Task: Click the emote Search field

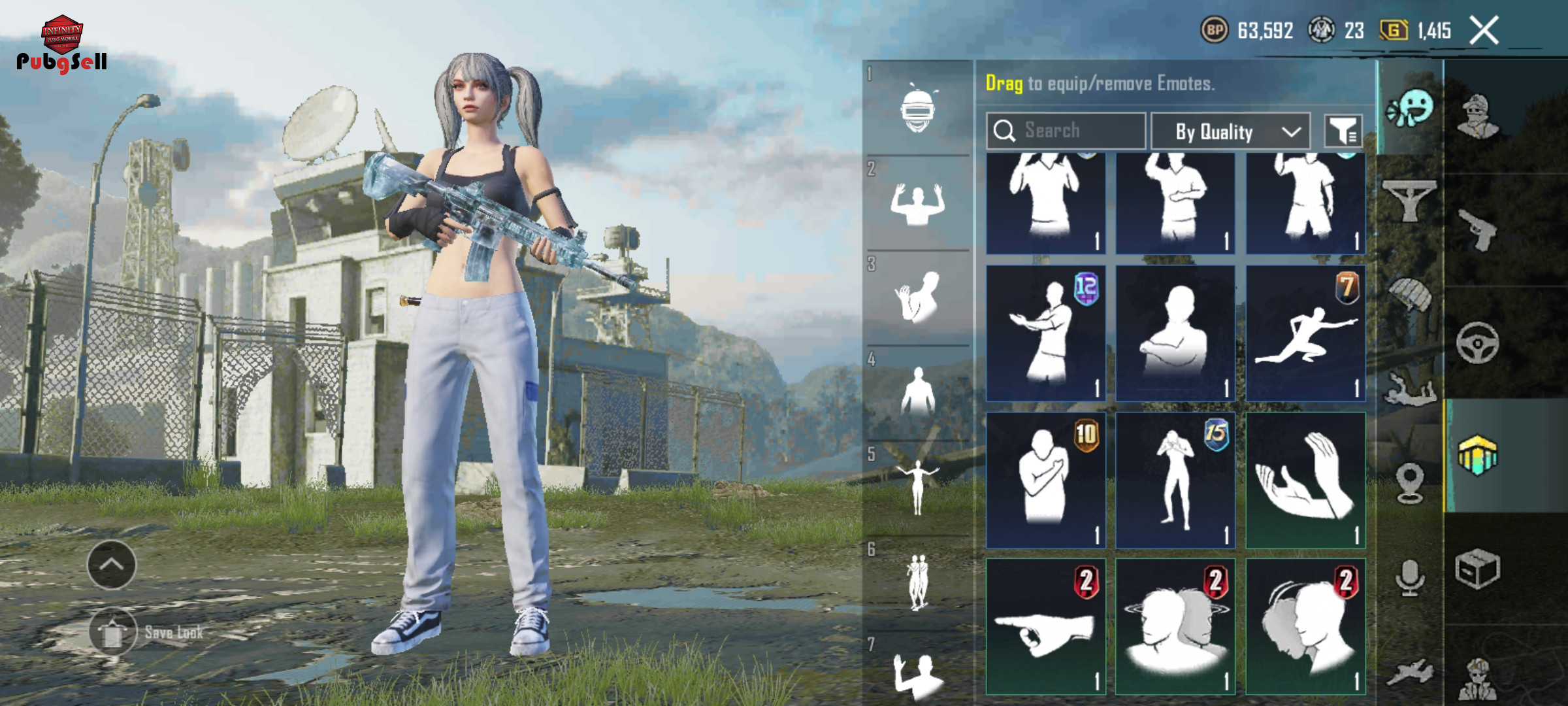Action: (x=1066, y=131)
